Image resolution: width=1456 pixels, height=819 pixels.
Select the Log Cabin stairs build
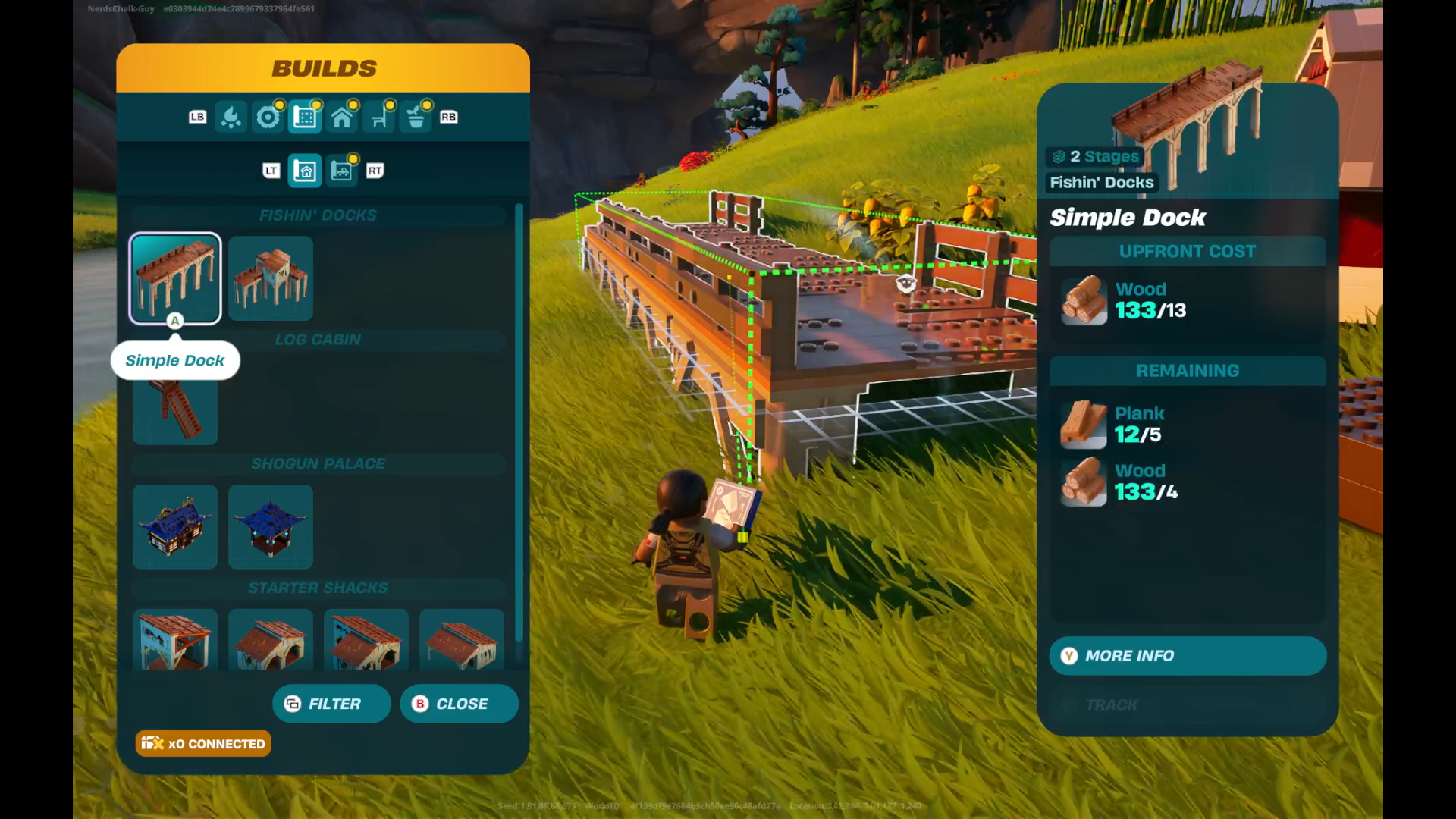(x=175, y=410)
